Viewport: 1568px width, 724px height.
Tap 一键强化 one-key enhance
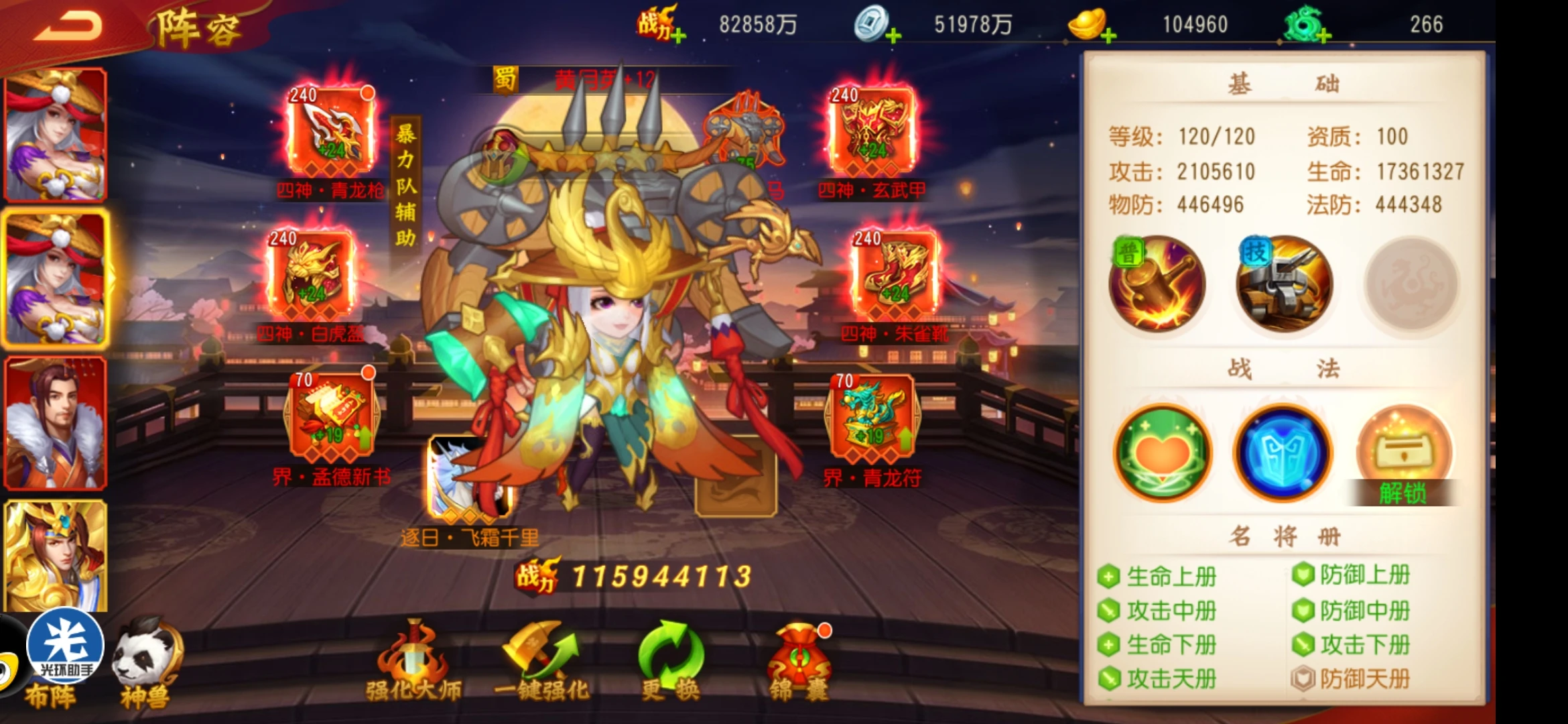click(541, 660)
